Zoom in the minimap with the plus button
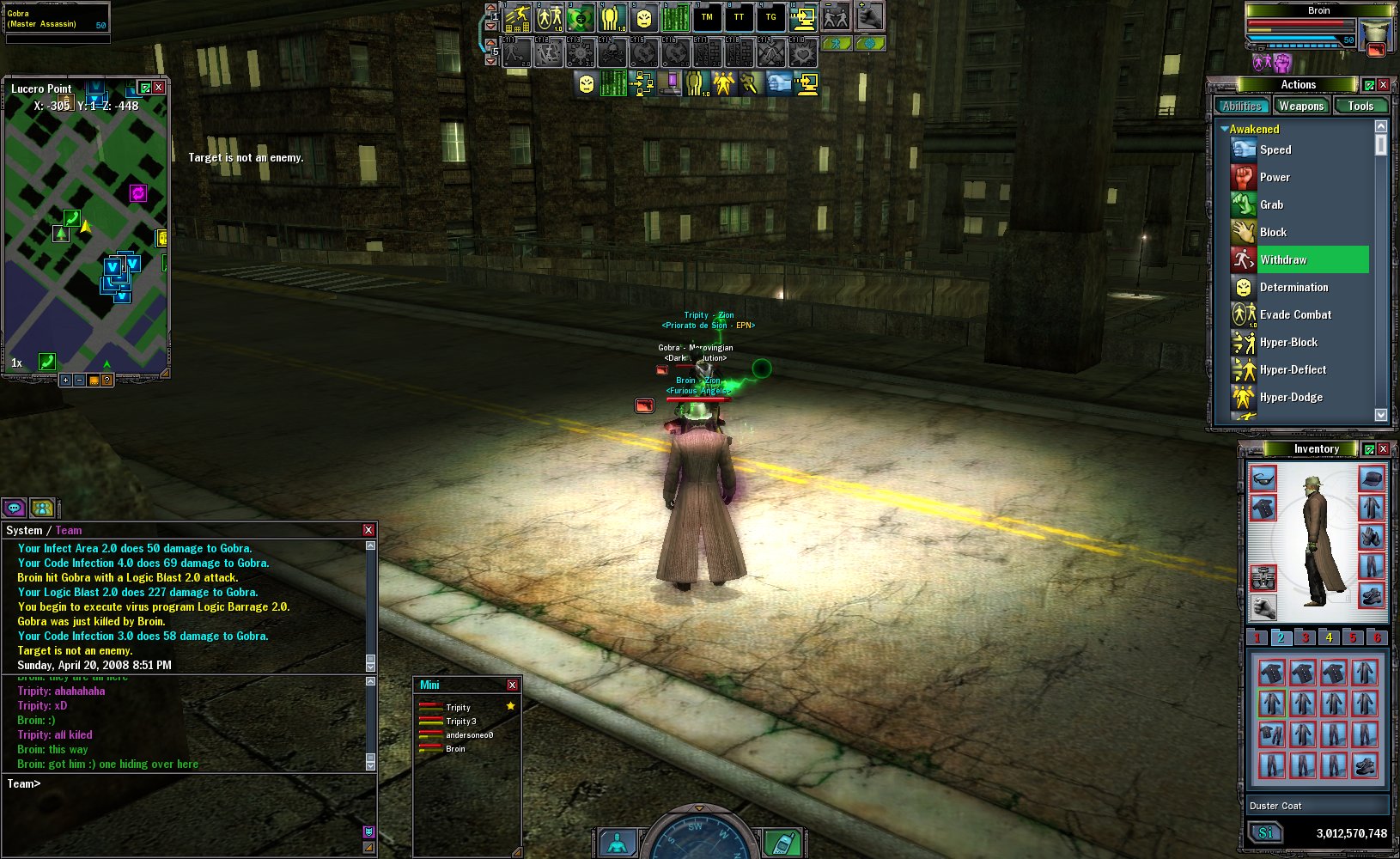Screen dimensions: 1400x859 65,380
